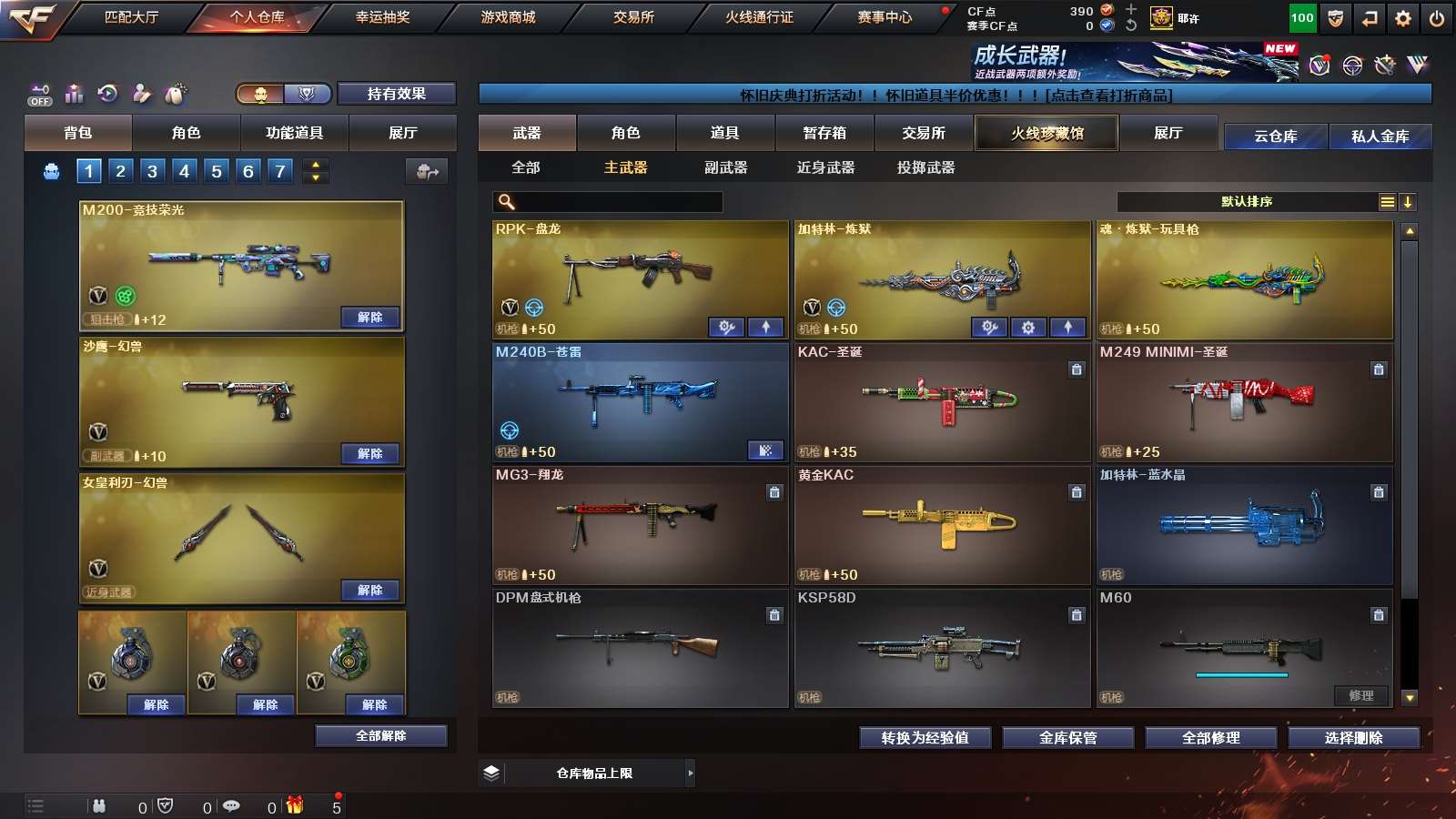Open the 幸运抽奖 lucky draw page
This screenshot has width=1456, height=819.
(382, 17)
